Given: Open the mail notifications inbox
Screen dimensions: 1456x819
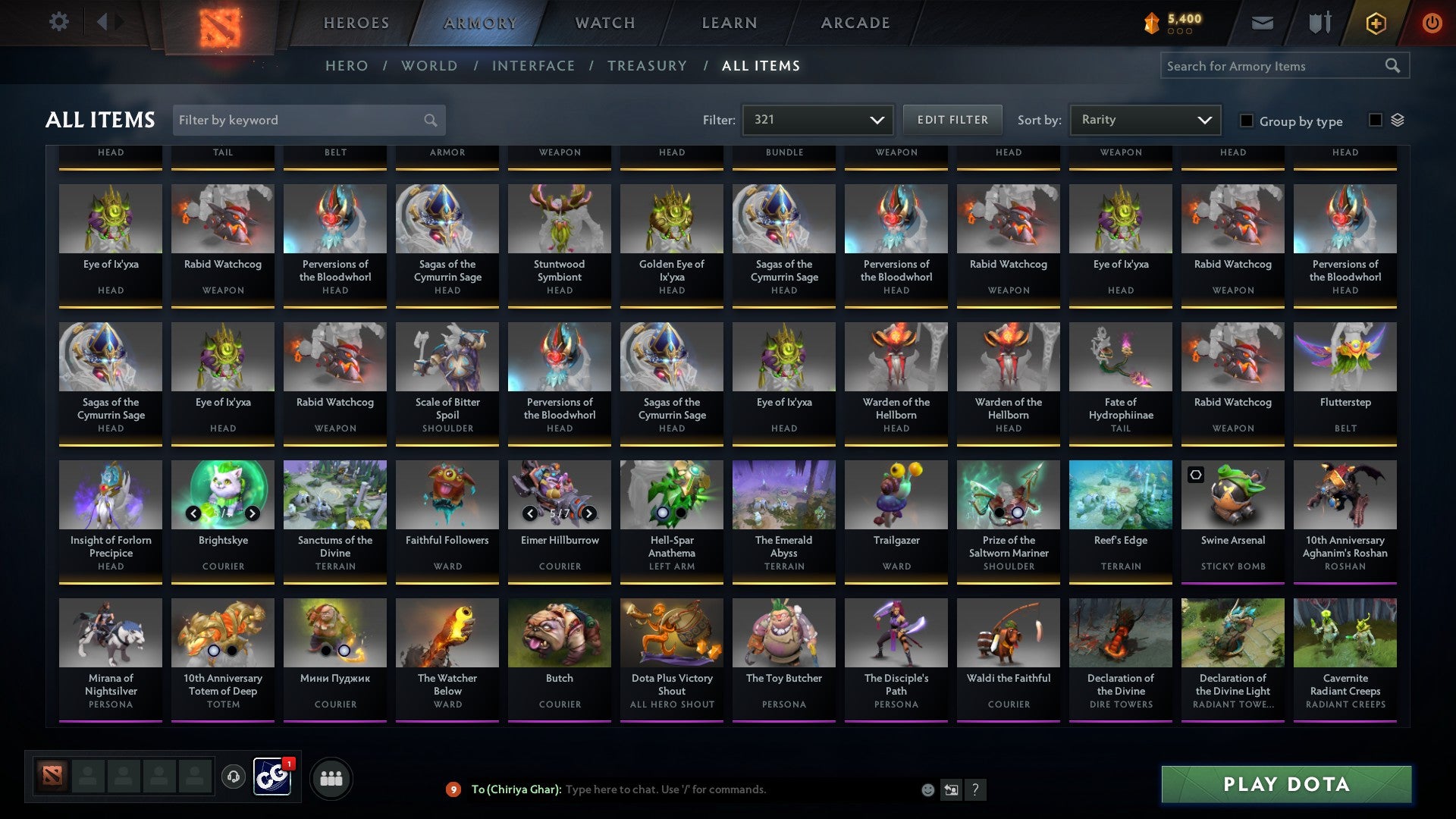Looking at the screenshot, I should click(x=1262, y=22).
